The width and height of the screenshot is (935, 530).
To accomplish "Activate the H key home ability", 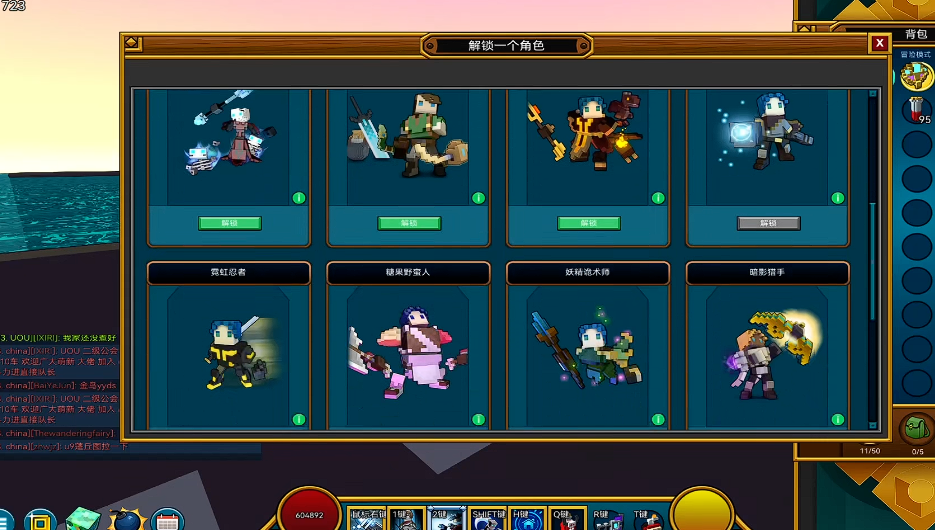I will point(528,520).
